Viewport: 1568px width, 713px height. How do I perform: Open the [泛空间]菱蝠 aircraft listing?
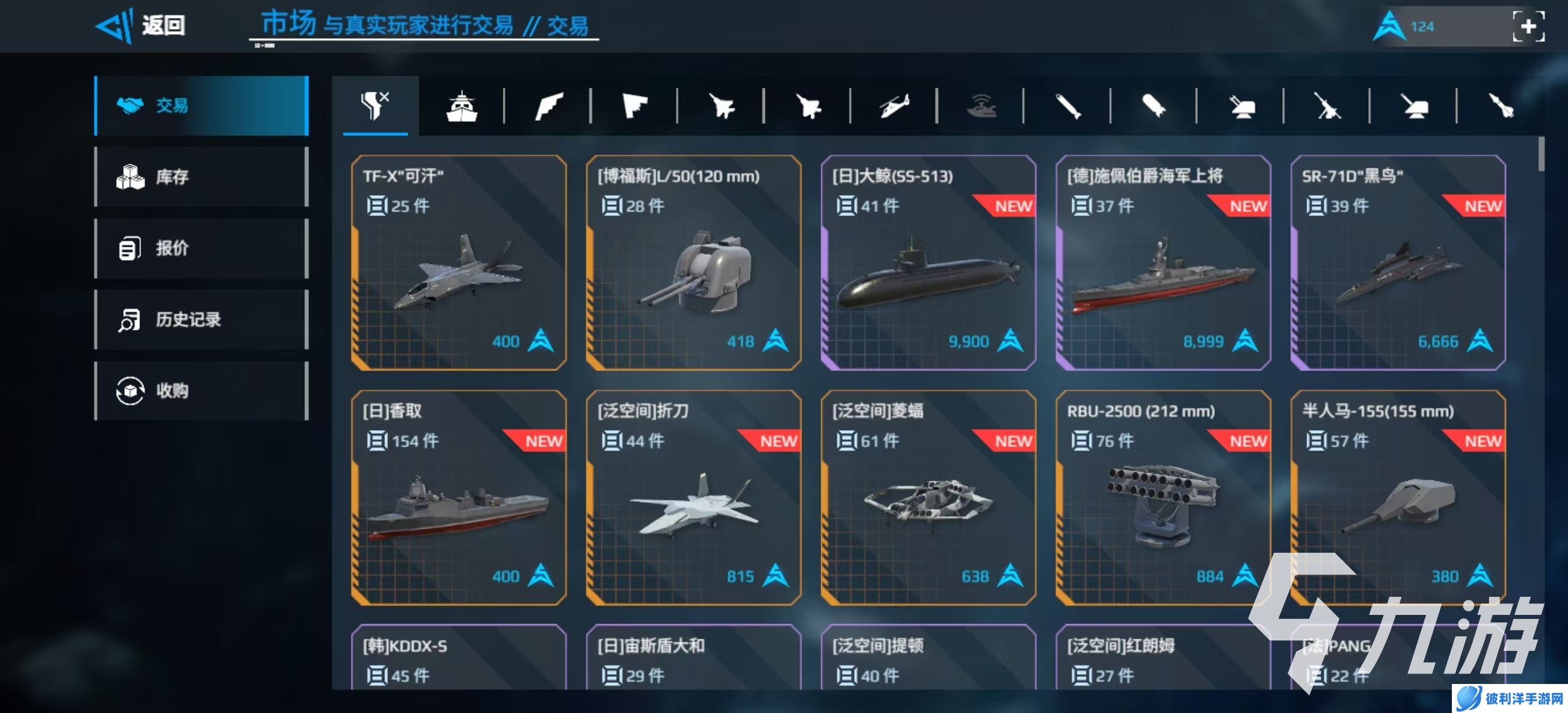click(x=927, y=498)
